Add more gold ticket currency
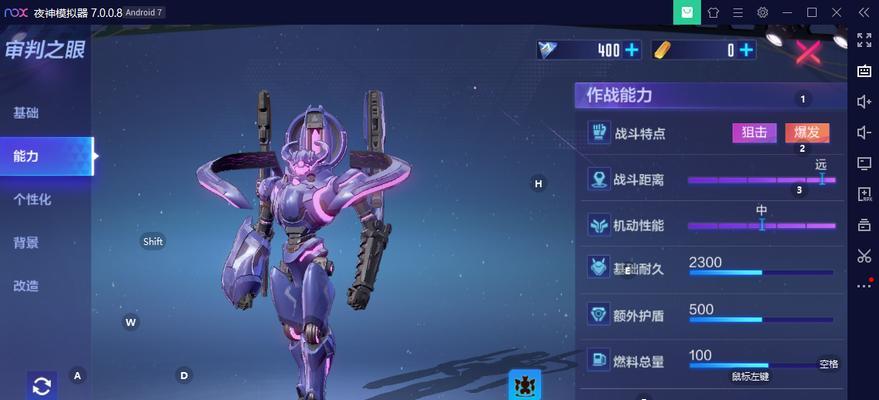The width and height of the screenshot is (879, 400). (x=746, y=50)
